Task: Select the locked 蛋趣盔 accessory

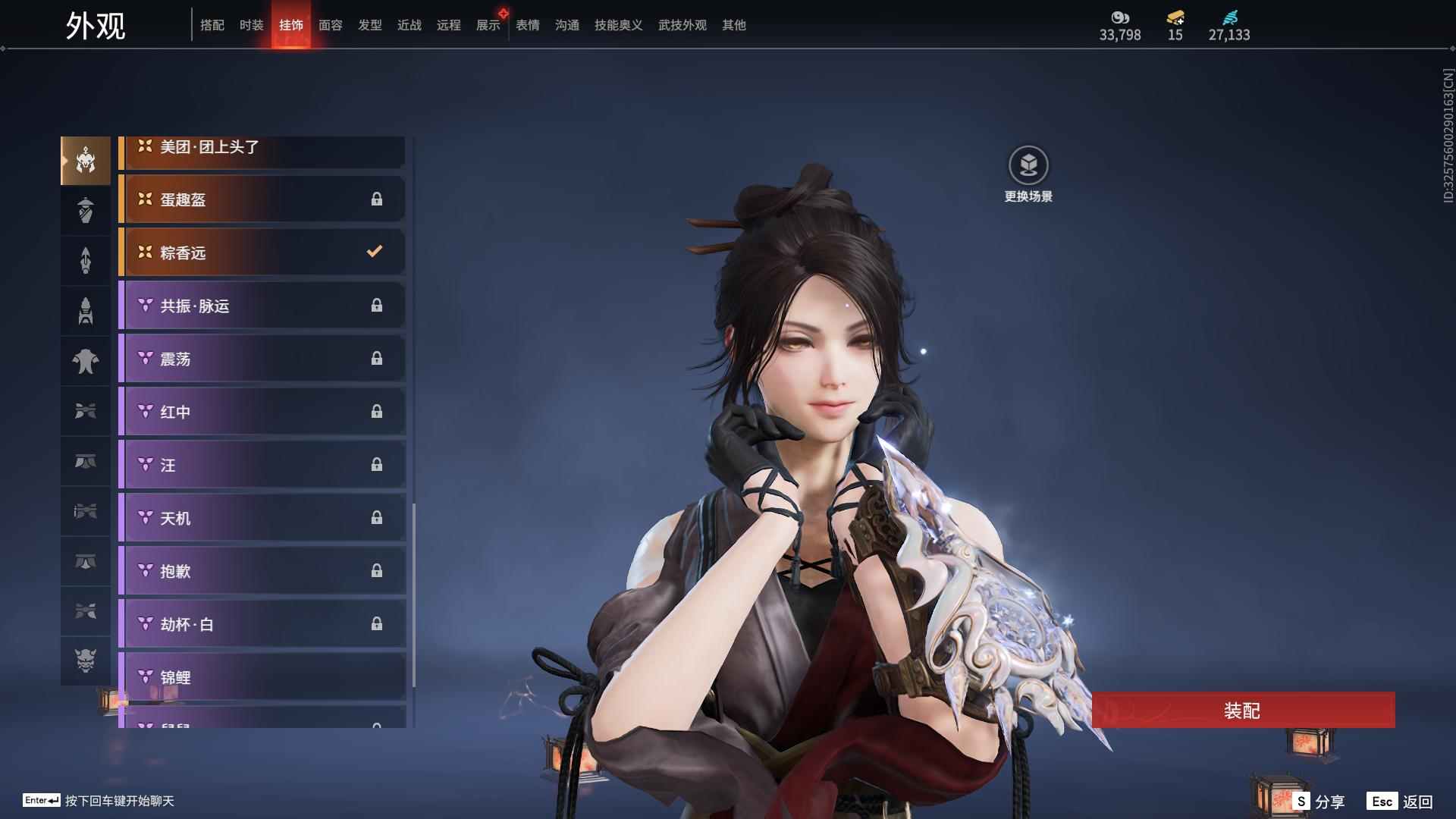Action: [262, 199]
